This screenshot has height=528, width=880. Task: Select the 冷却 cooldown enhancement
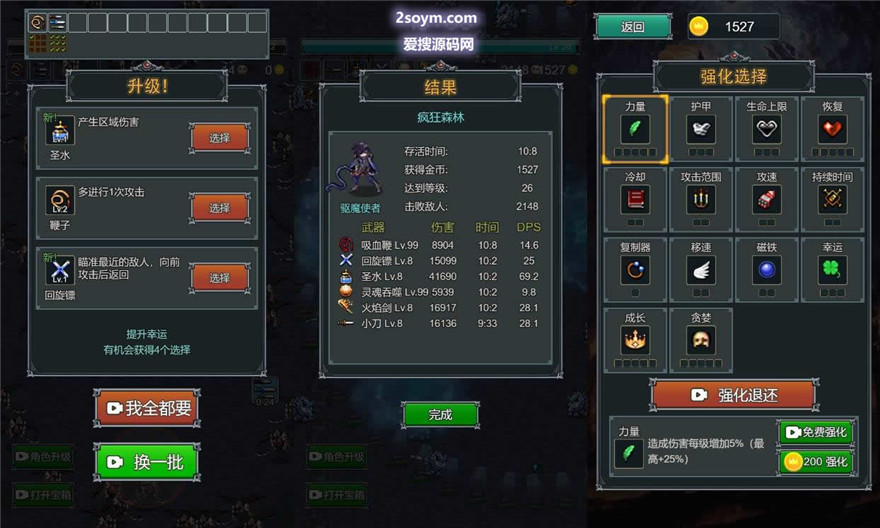(635, 198)
